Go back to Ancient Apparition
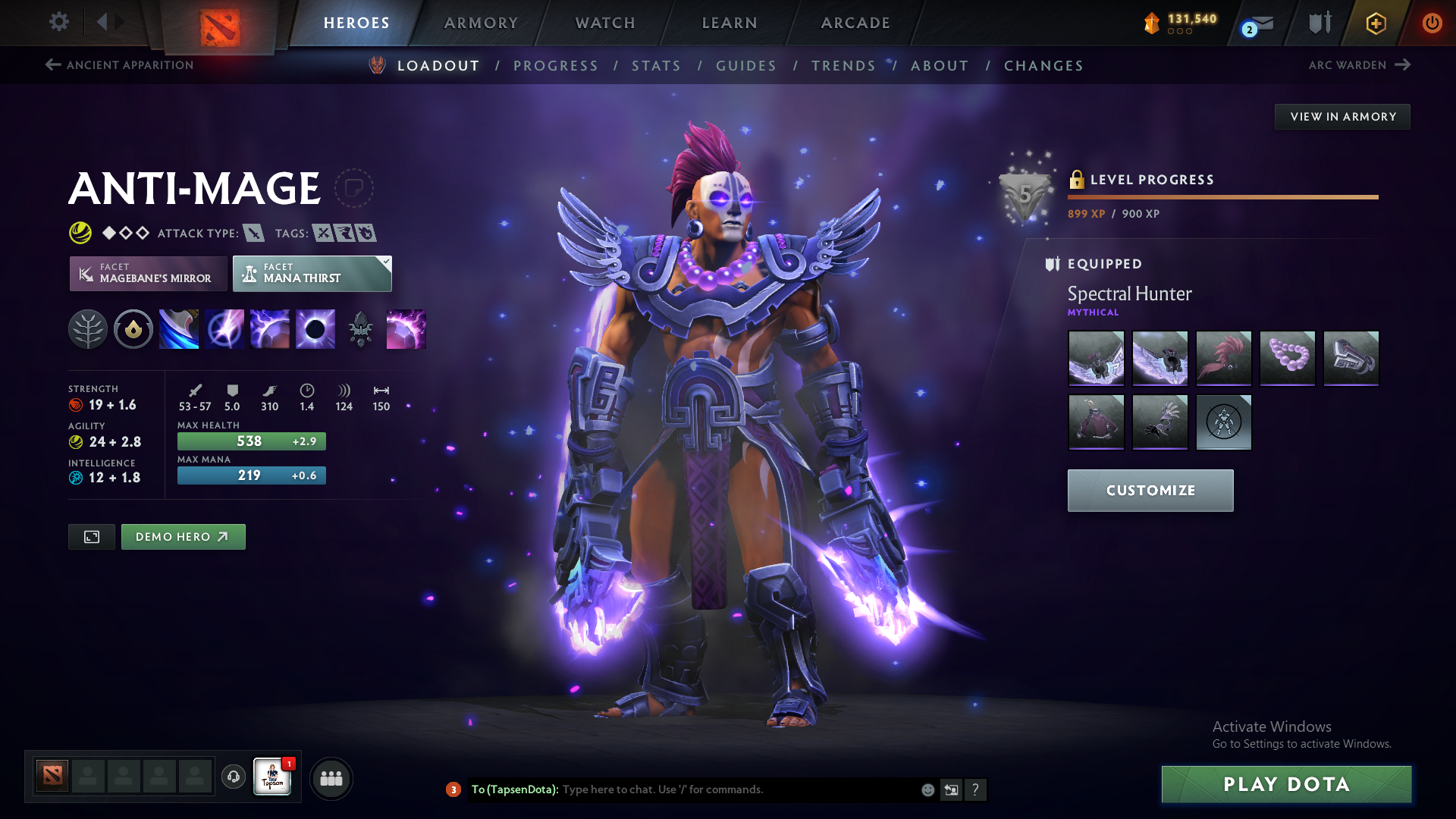Image resolution: width=1456 pixels, height=819 pixels. [x=118, y=65]
